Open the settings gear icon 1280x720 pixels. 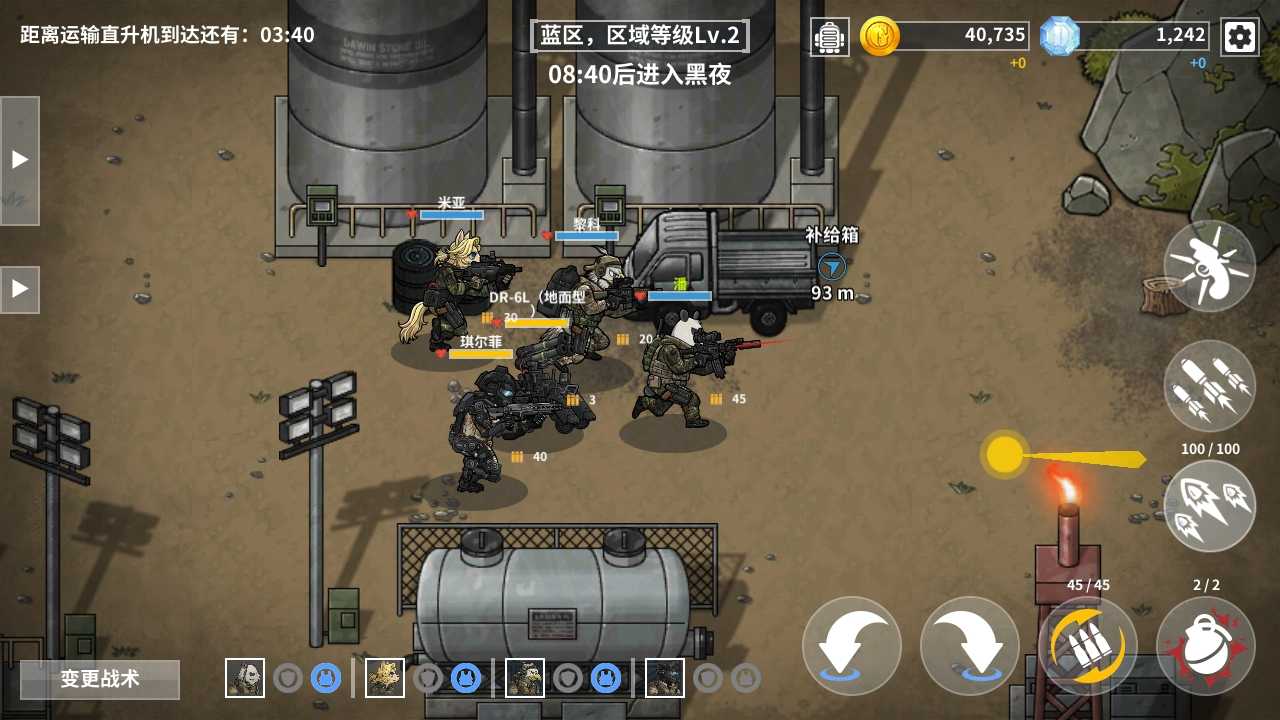(1240, 36)
